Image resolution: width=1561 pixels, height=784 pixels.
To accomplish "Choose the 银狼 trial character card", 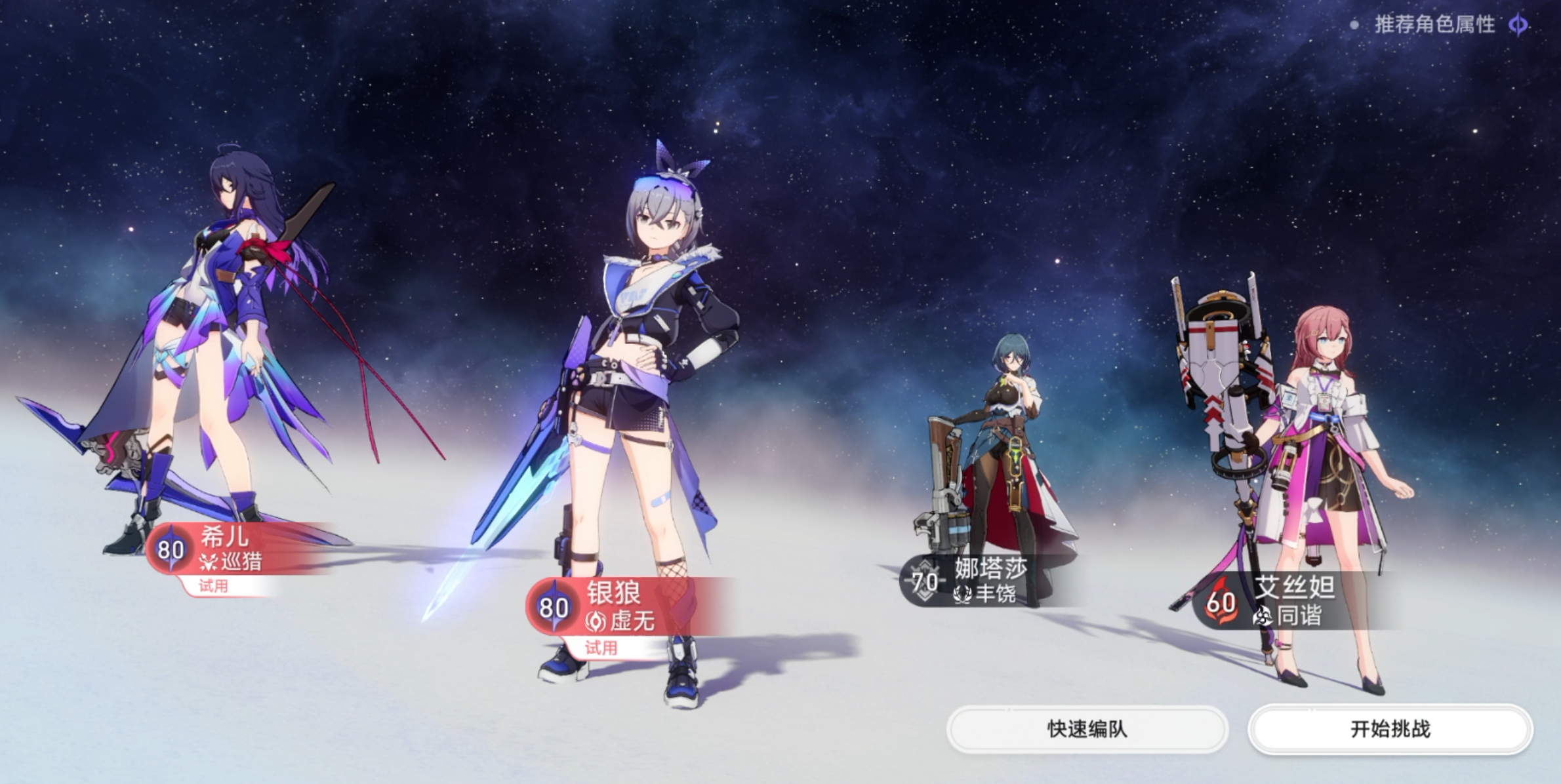I will [x=613, y=607].
